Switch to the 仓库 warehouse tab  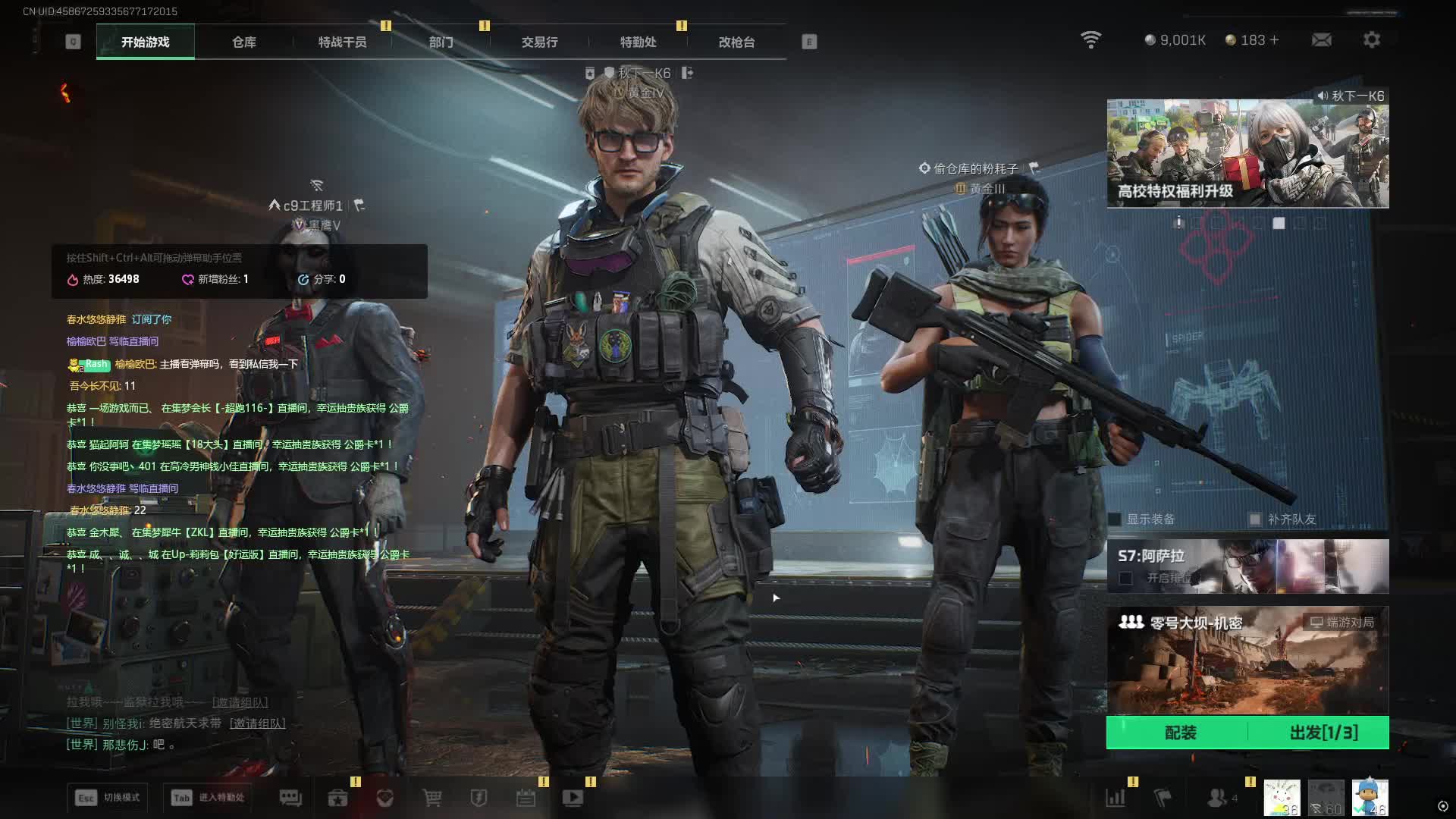coord(243,42)
